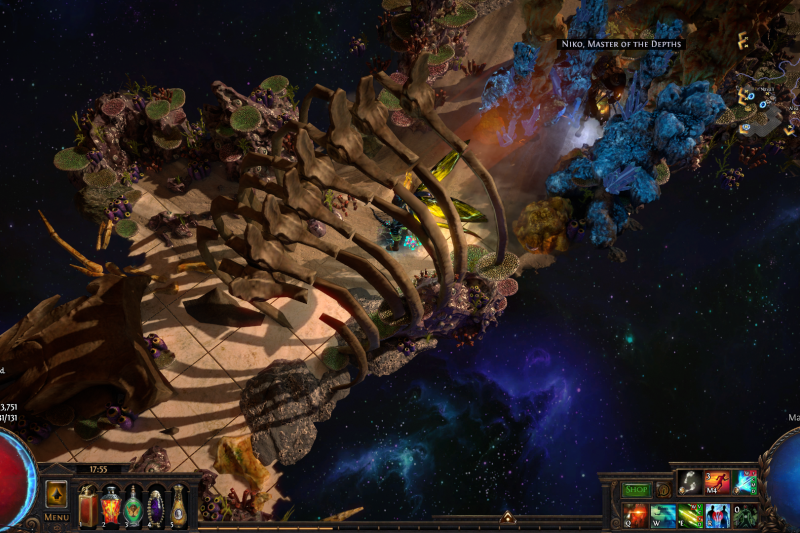Activate the fiery red Q skill
The image size is (800, 533).
[634, 516]
